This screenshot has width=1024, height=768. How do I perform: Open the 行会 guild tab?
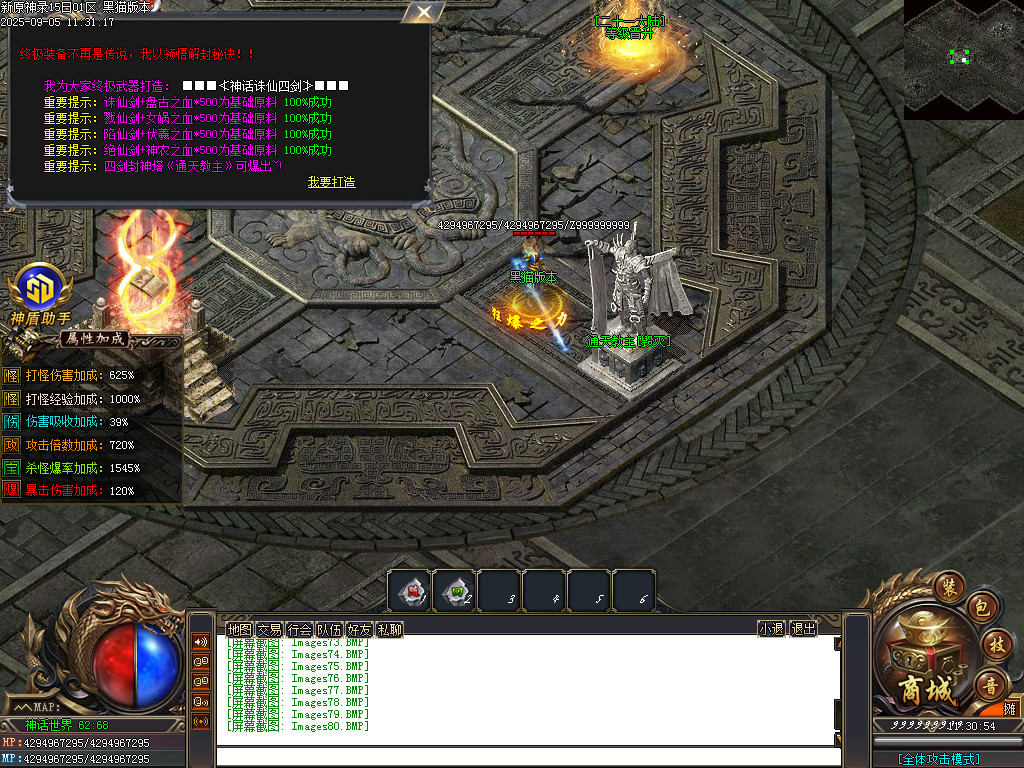(x=300, y=629)
